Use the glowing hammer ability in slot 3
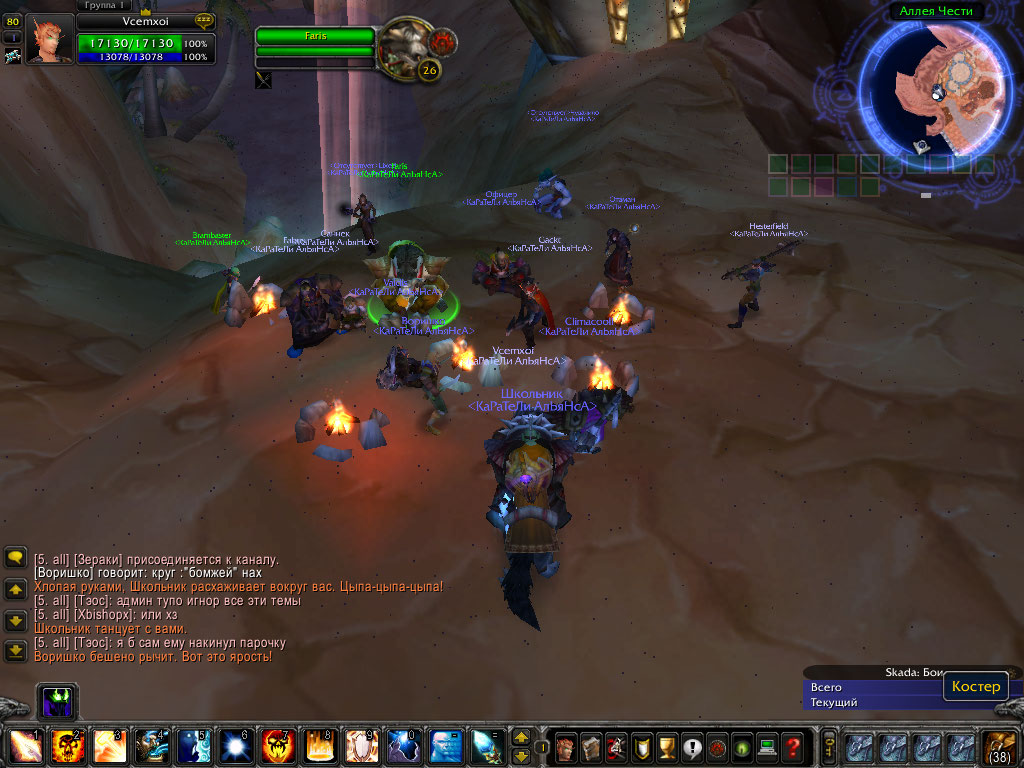 [x=109, y=746]
